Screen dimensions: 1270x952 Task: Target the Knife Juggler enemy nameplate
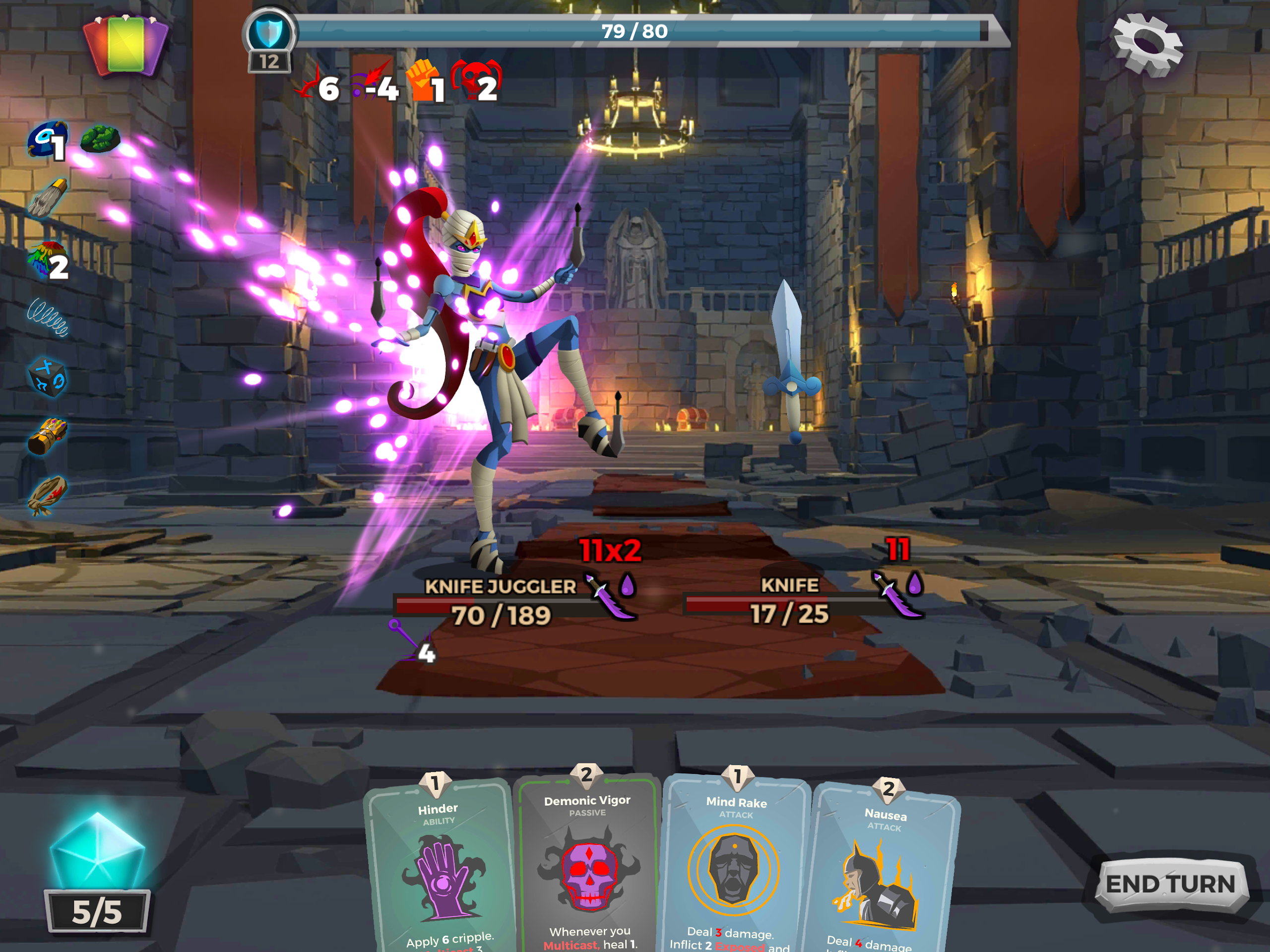point(500,586)
